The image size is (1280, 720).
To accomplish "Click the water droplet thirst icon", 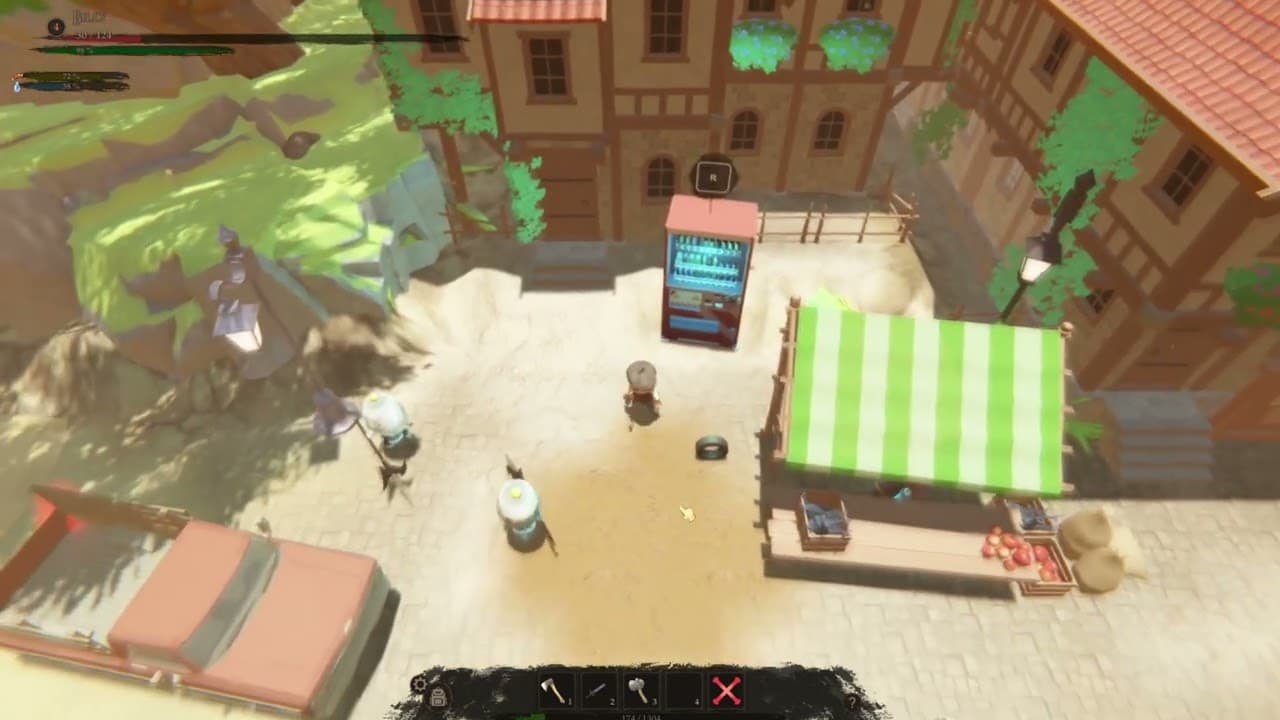I will coord(16,86).
